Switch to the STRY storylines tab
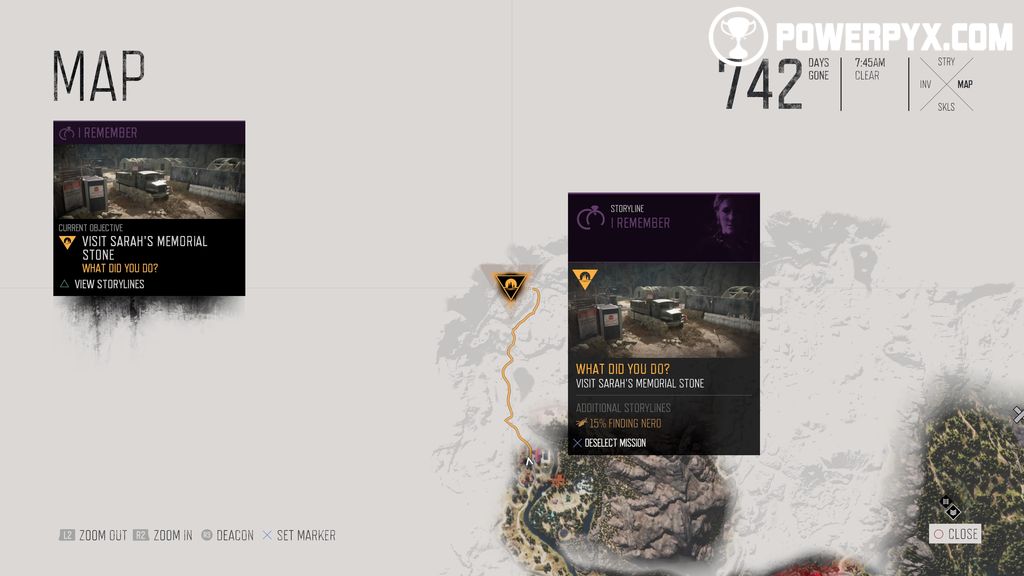The width and height of the screenshot is (1024, 576). click(x=945, y=62)
